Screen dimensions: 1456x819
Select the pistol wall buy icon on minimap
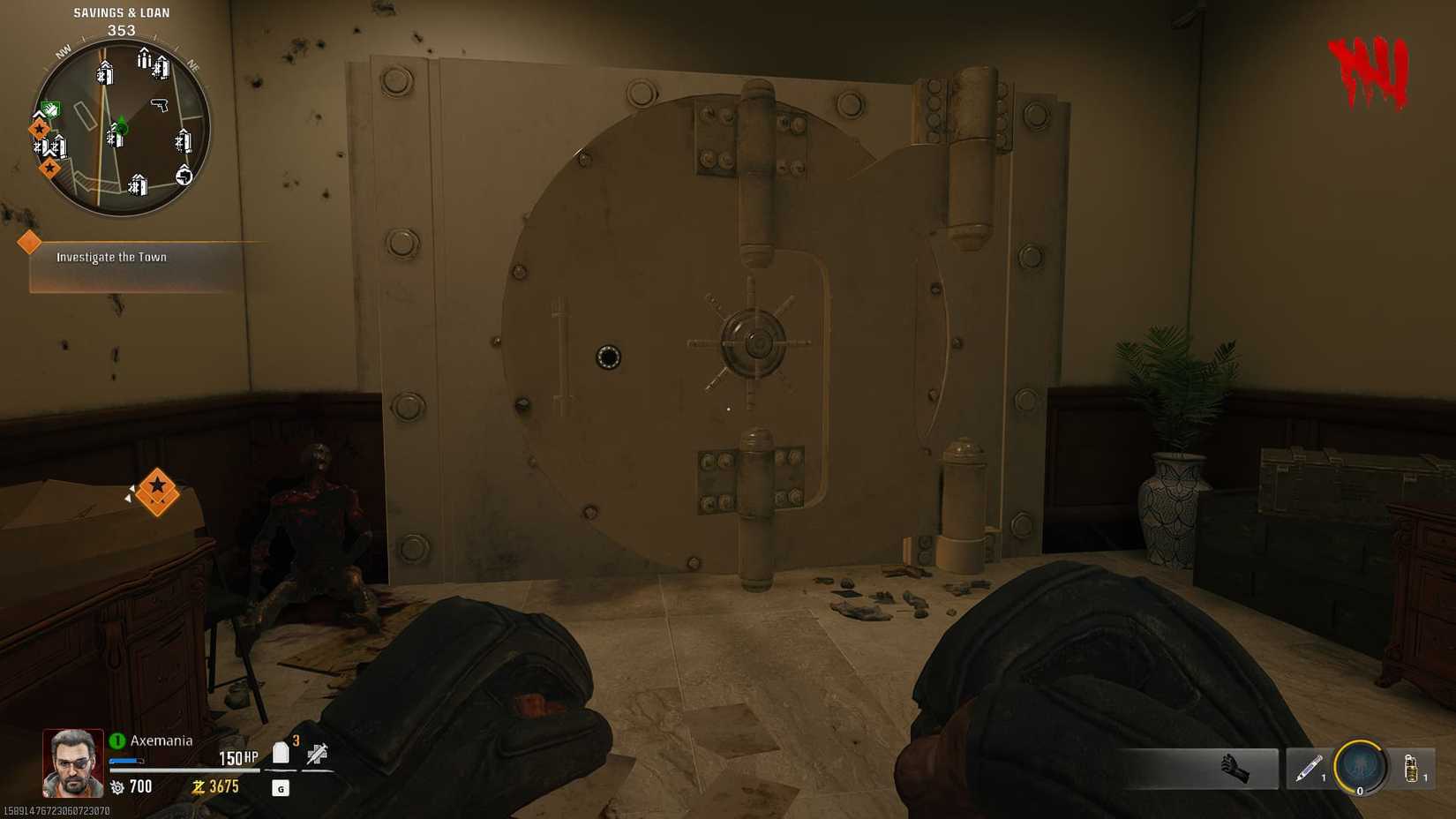coord(160,107)
